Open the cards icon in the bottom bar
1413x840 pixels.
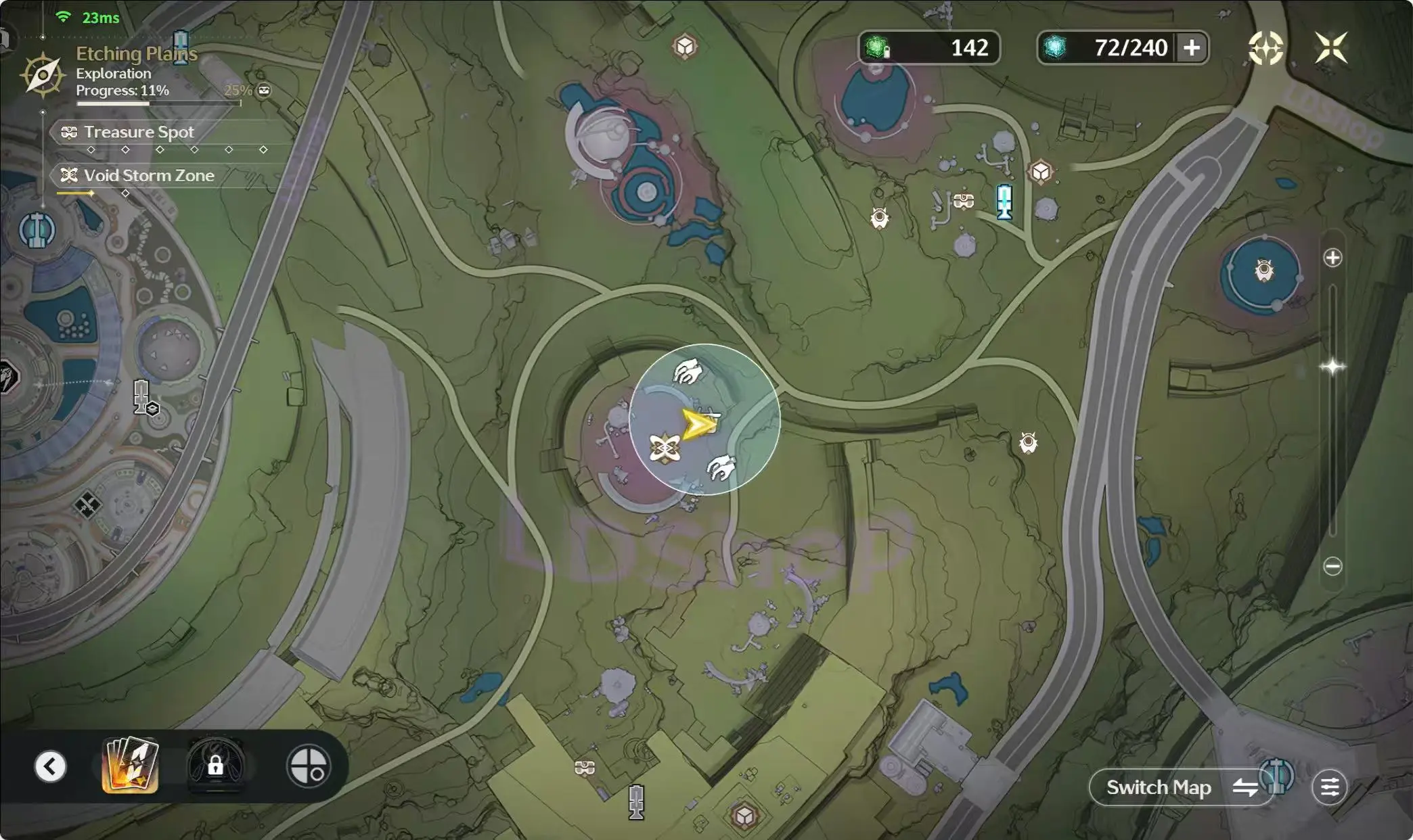tap(130, 766)
